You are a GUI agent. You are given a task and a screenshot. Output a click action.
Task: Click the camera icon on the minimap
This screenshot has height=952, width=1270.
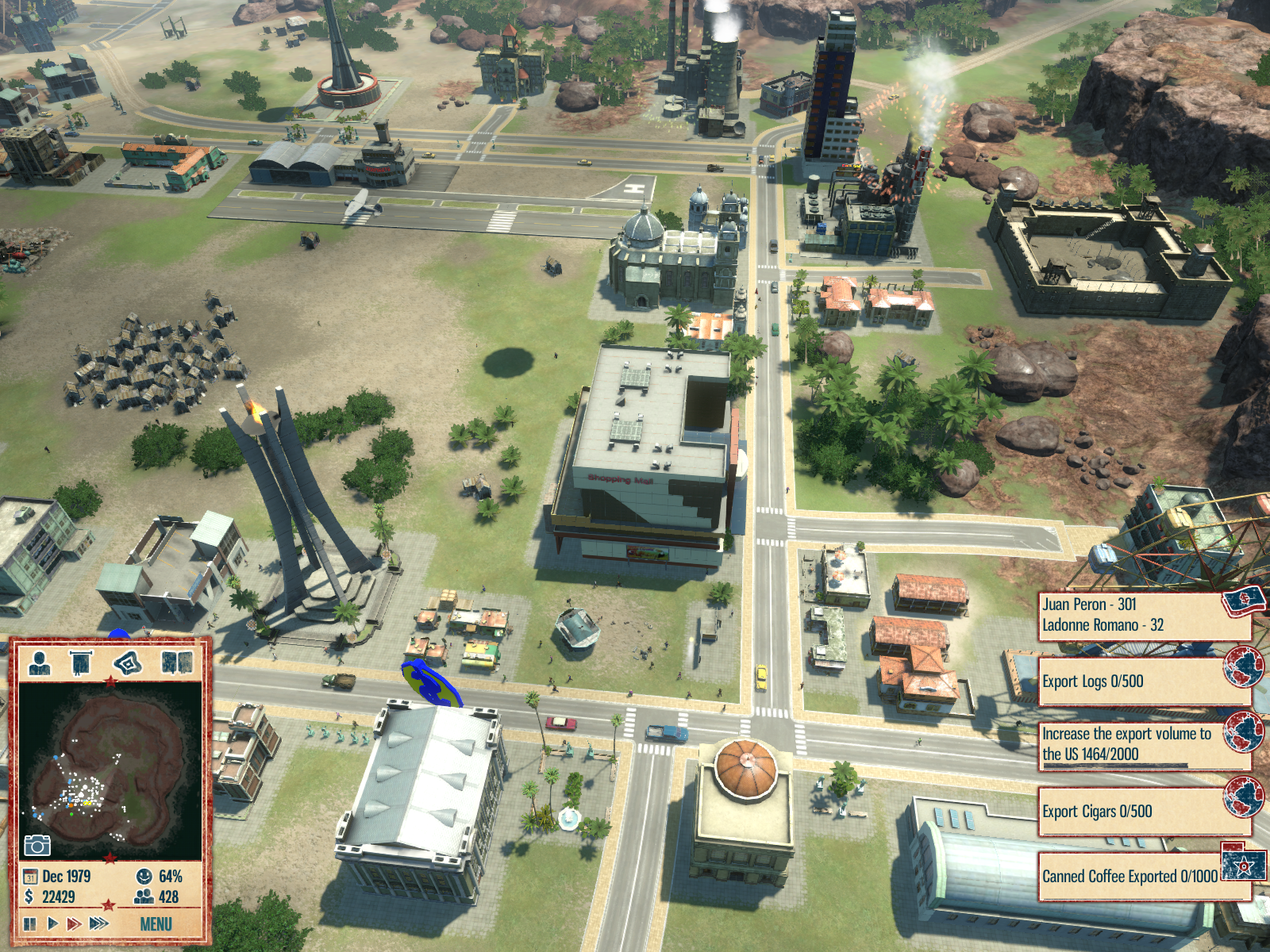pyautogui.click(x=37, y=846)
